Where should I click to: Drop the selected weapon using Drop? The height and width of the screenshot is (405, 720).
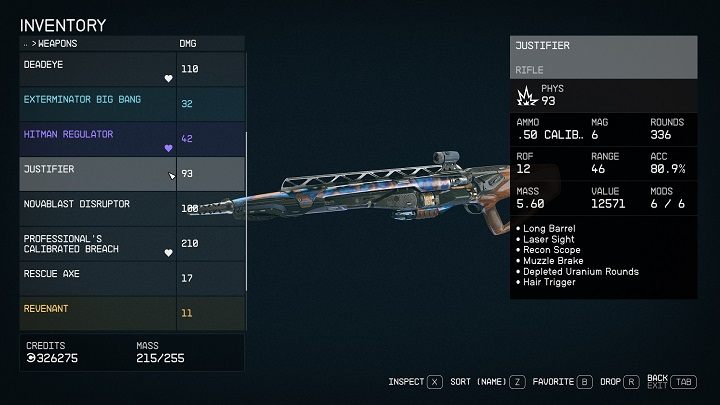[612, 381]
